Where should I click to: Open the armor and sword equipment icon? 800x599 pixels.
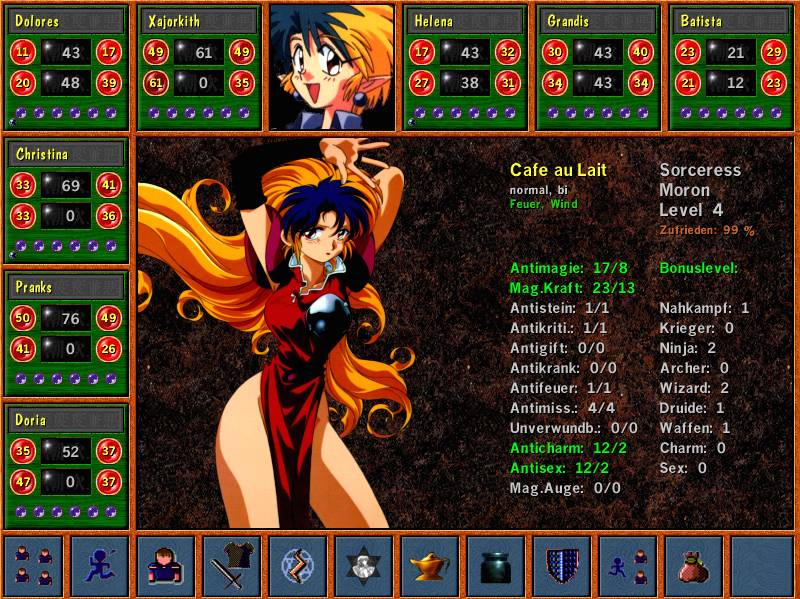(232, 565)
